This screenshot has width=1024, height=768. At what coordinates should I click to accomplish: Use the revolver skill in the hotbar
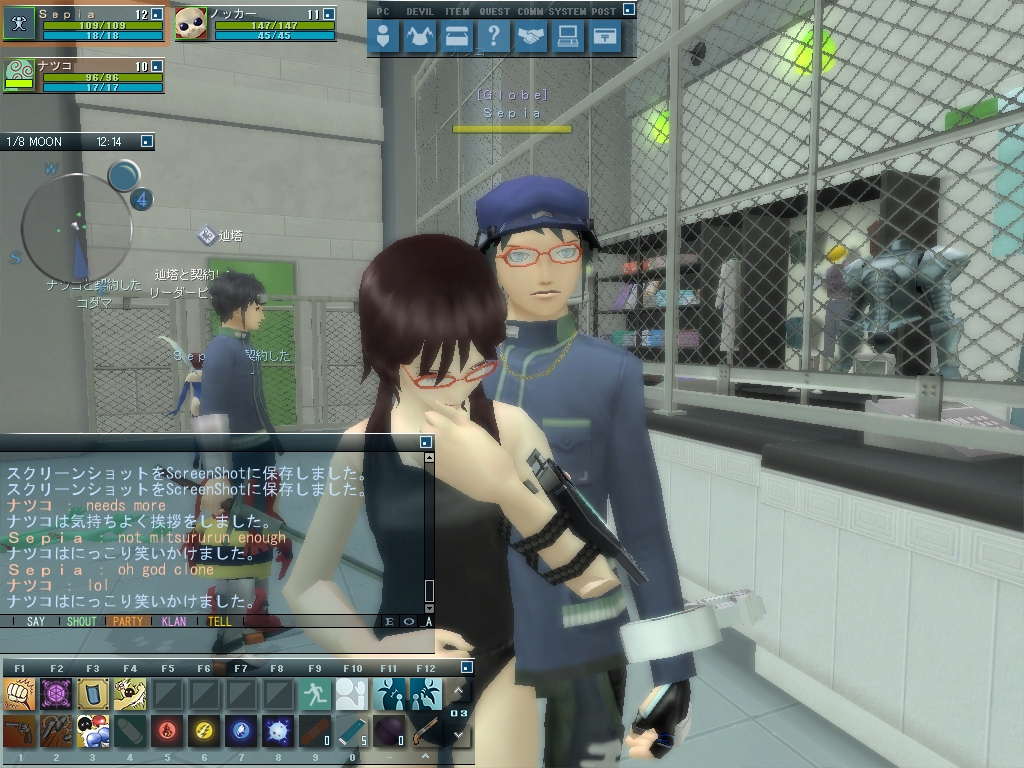point(19,732)
